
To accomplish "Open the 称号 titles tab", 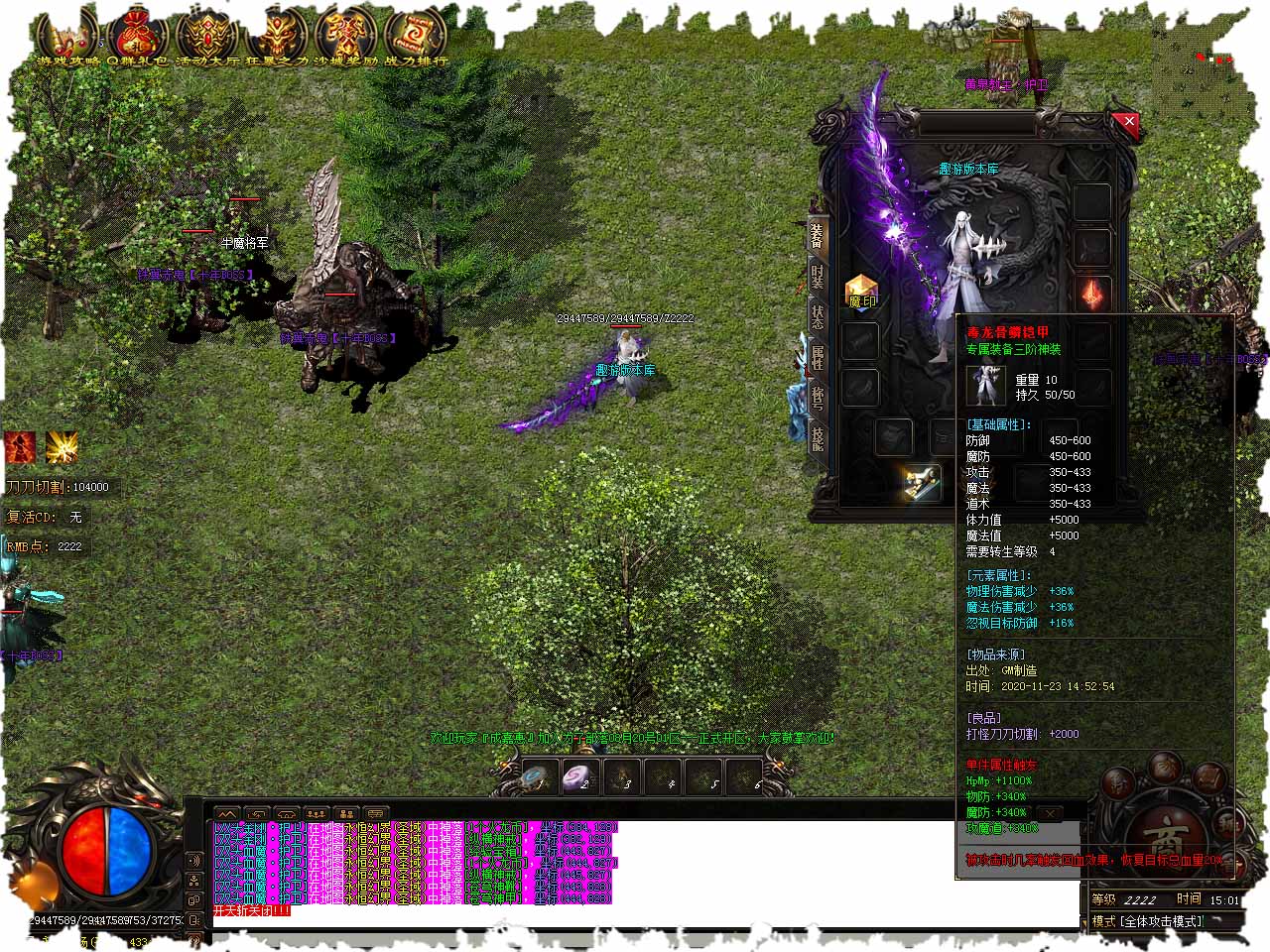I will click(x=818, y=398).
